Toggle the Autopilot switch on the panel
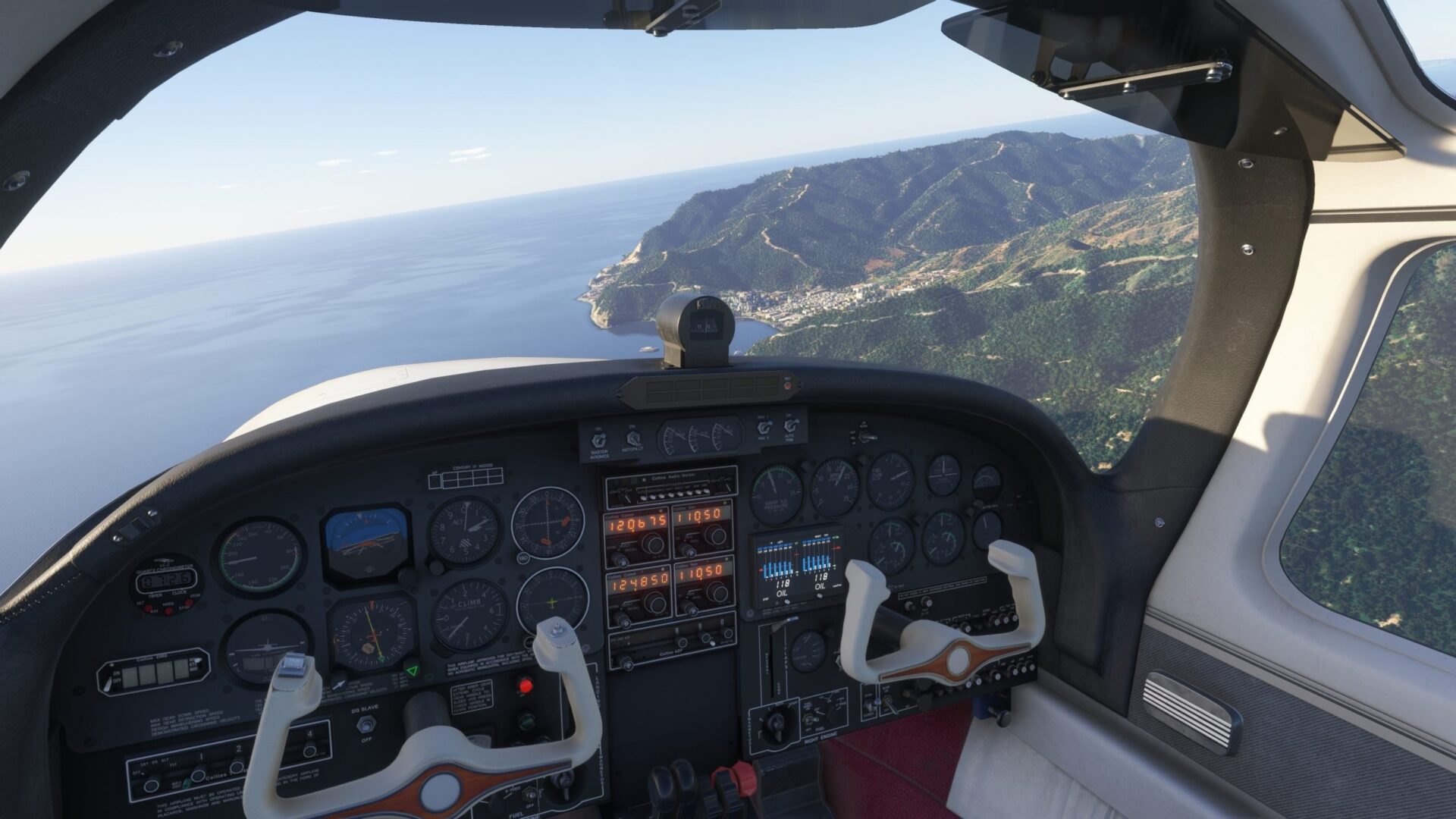 632,438
